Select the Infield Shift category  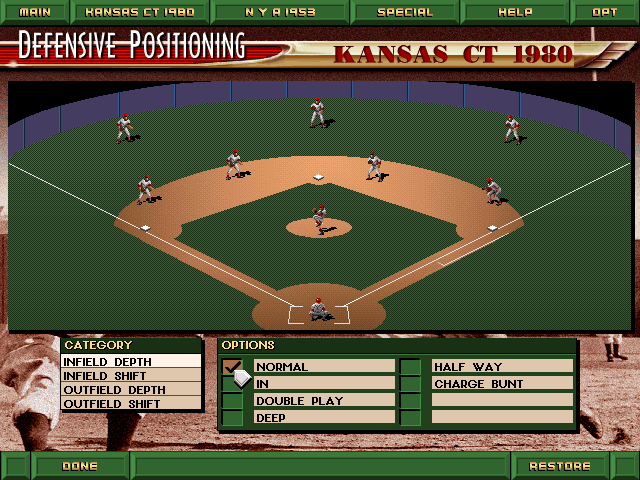tap(131, 376)
